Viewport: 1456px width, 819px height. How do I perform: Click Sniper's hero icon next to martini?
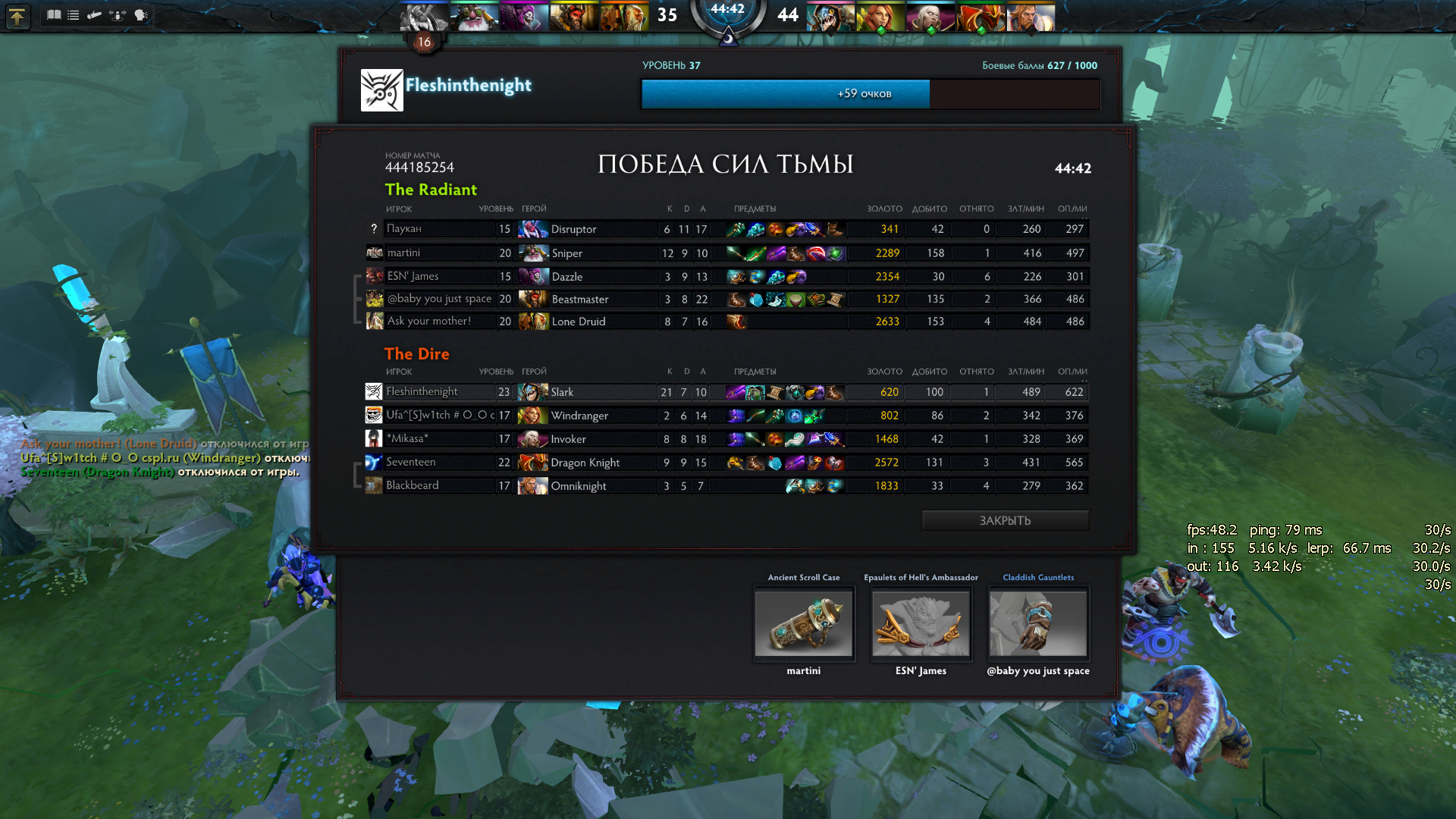[533, 253]
